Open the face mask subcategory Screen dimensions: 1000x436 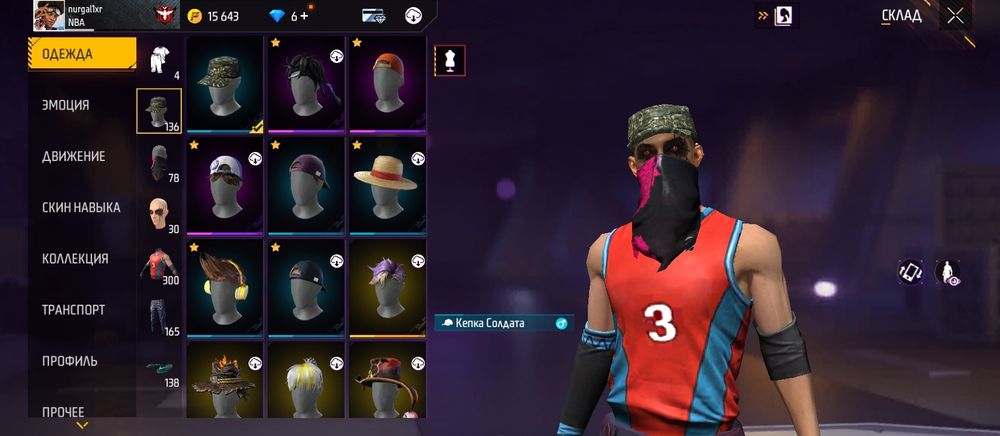[x=158, y=162]
